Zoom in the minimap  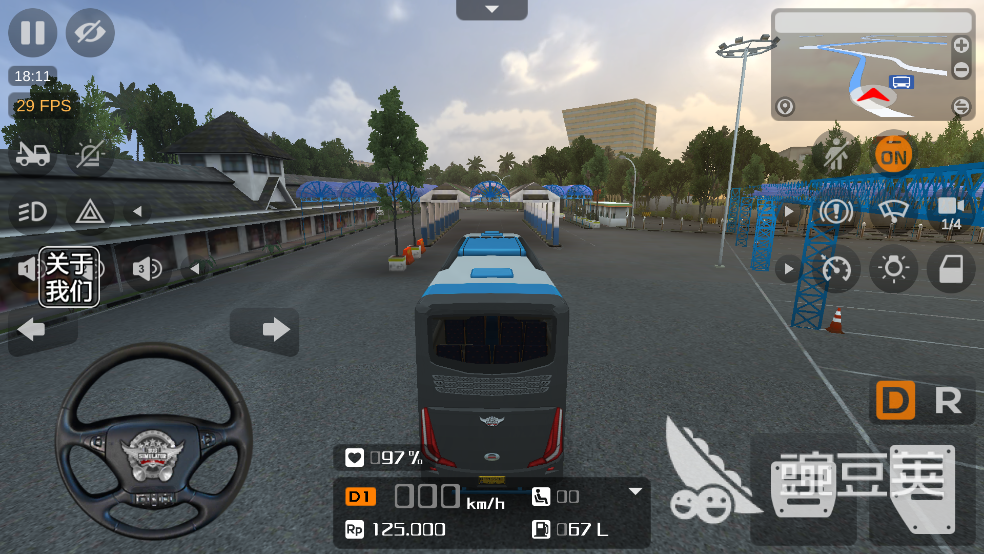pos(961,45)
